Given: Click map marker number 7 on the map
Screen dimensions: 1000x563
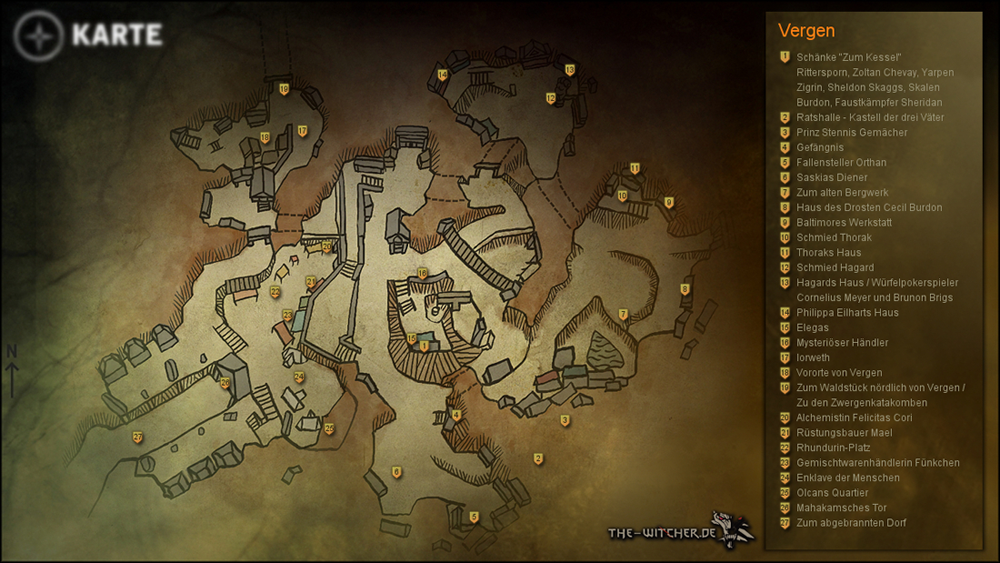Looking at the screenshot, I should [x=623, y=315].
